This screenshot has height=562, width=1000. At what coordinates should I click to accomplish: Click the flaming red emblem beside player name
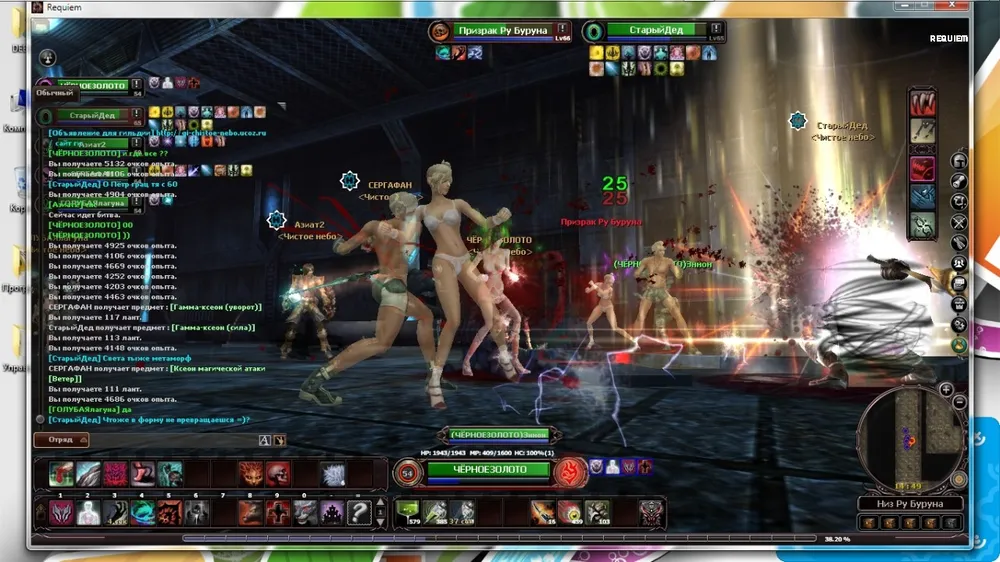tap(571, 470)
